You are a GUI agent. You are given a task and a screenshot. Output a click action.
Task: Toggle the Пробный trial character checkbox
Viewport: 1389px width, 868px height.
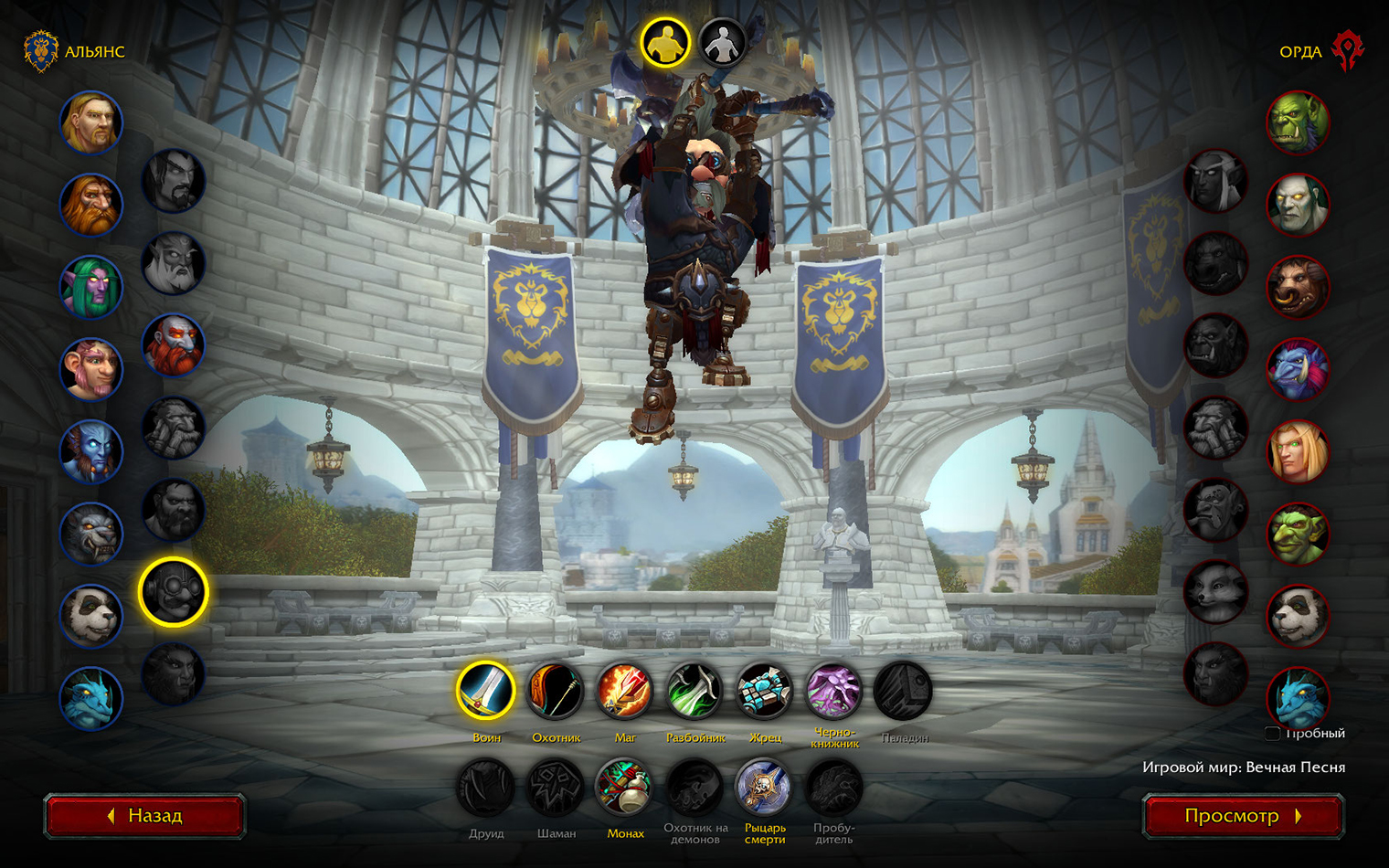tap(1272, 733)
